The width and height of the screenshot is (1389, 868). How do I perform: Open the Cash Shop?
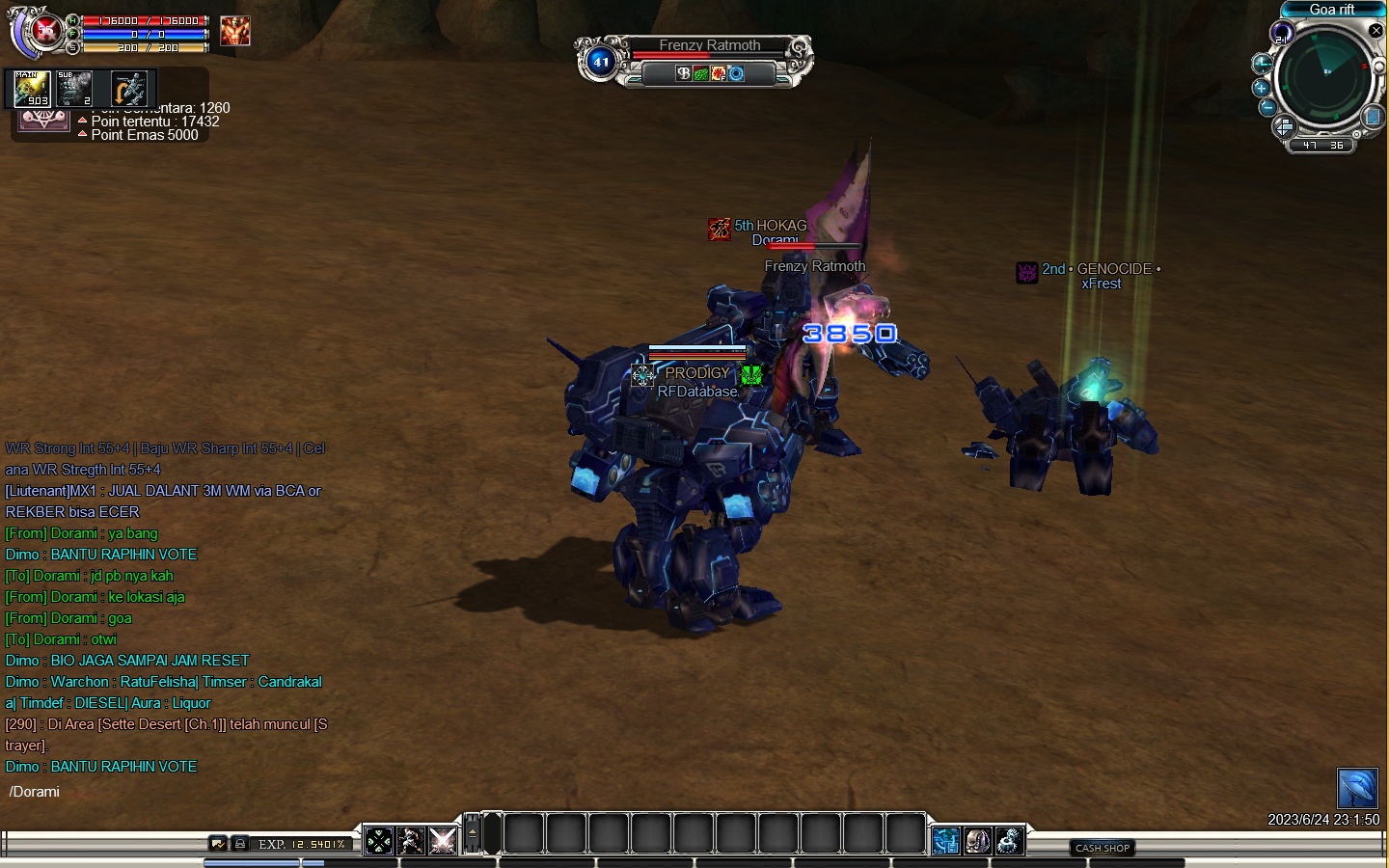(x=1103, y=848)
